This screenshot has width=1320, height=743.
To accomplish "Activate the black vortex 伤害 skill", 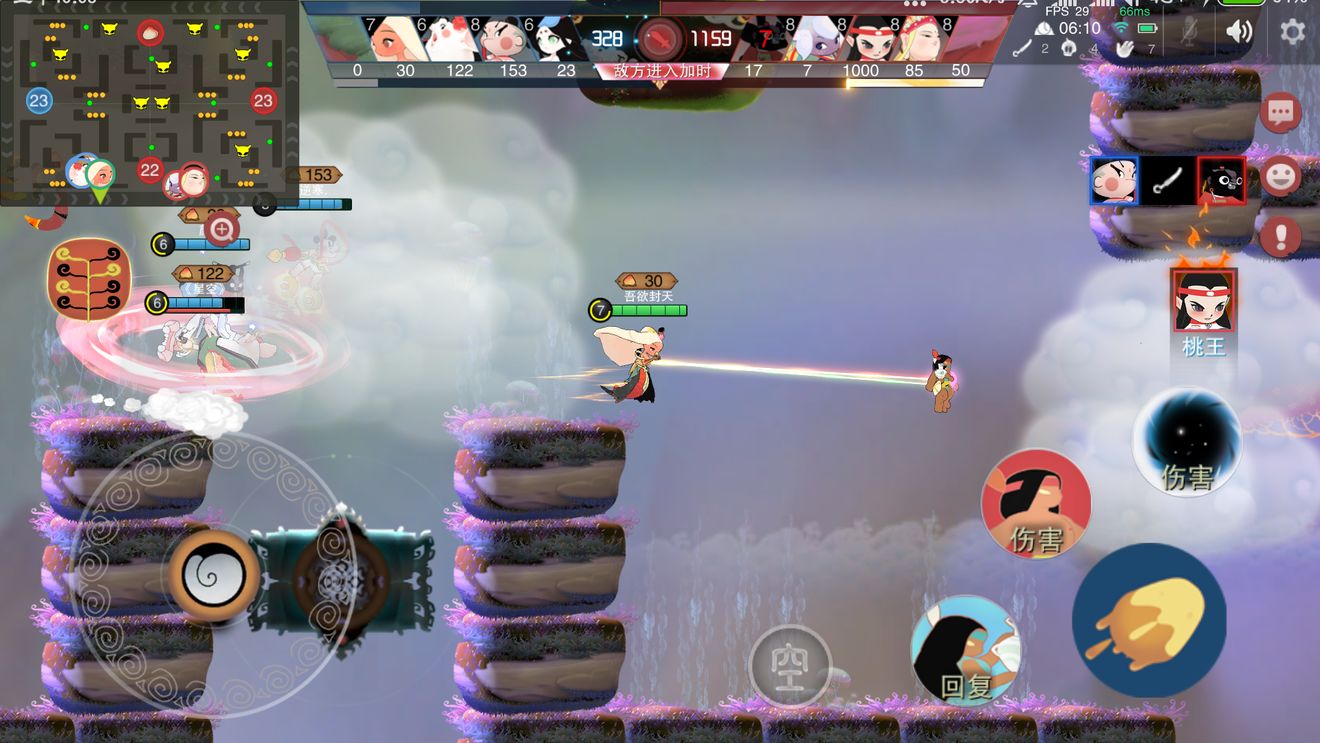I will coord(1187,442).
